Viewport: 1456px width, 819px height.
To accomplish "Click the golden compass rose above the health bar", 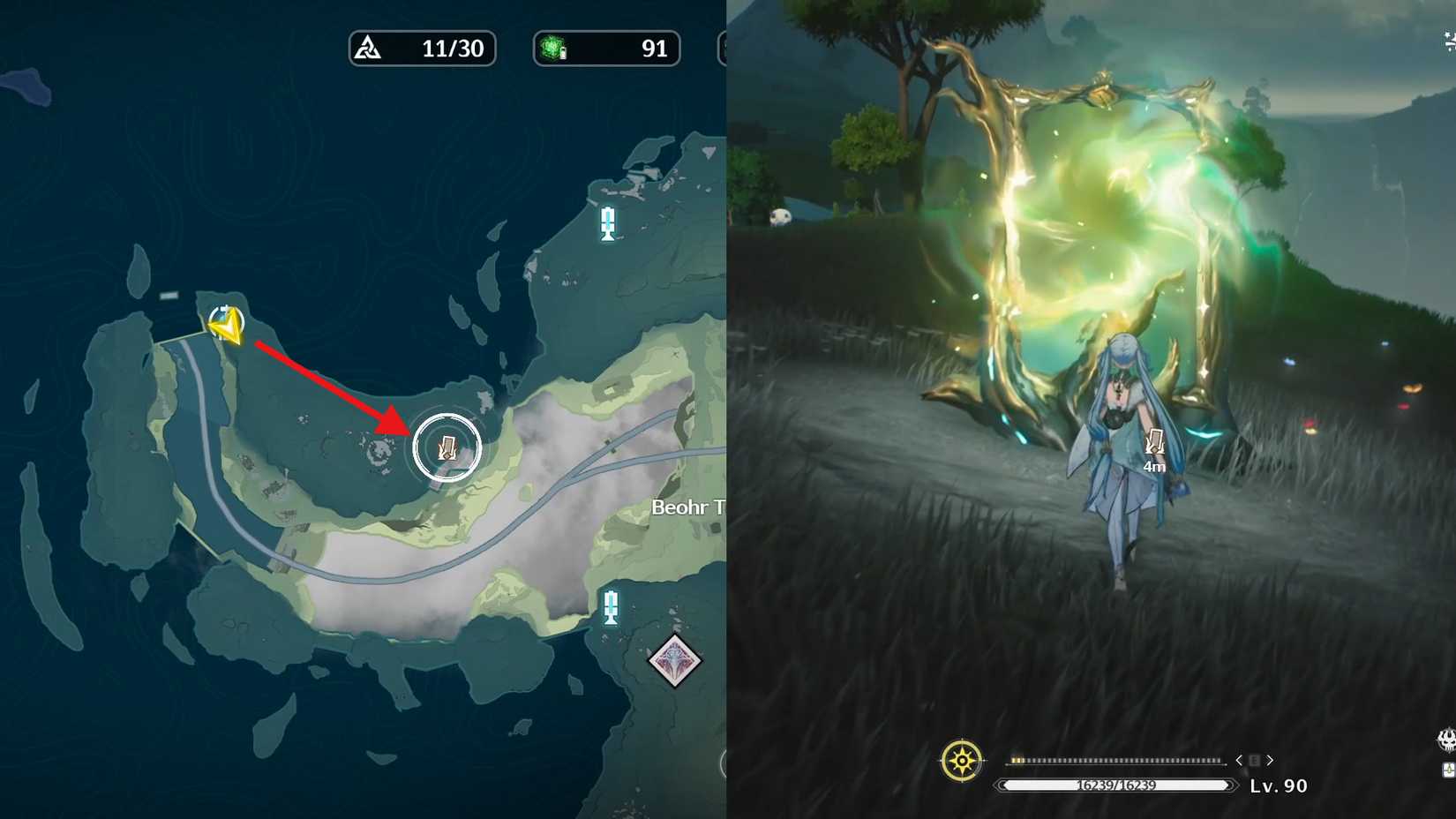I will pos(961,759).
